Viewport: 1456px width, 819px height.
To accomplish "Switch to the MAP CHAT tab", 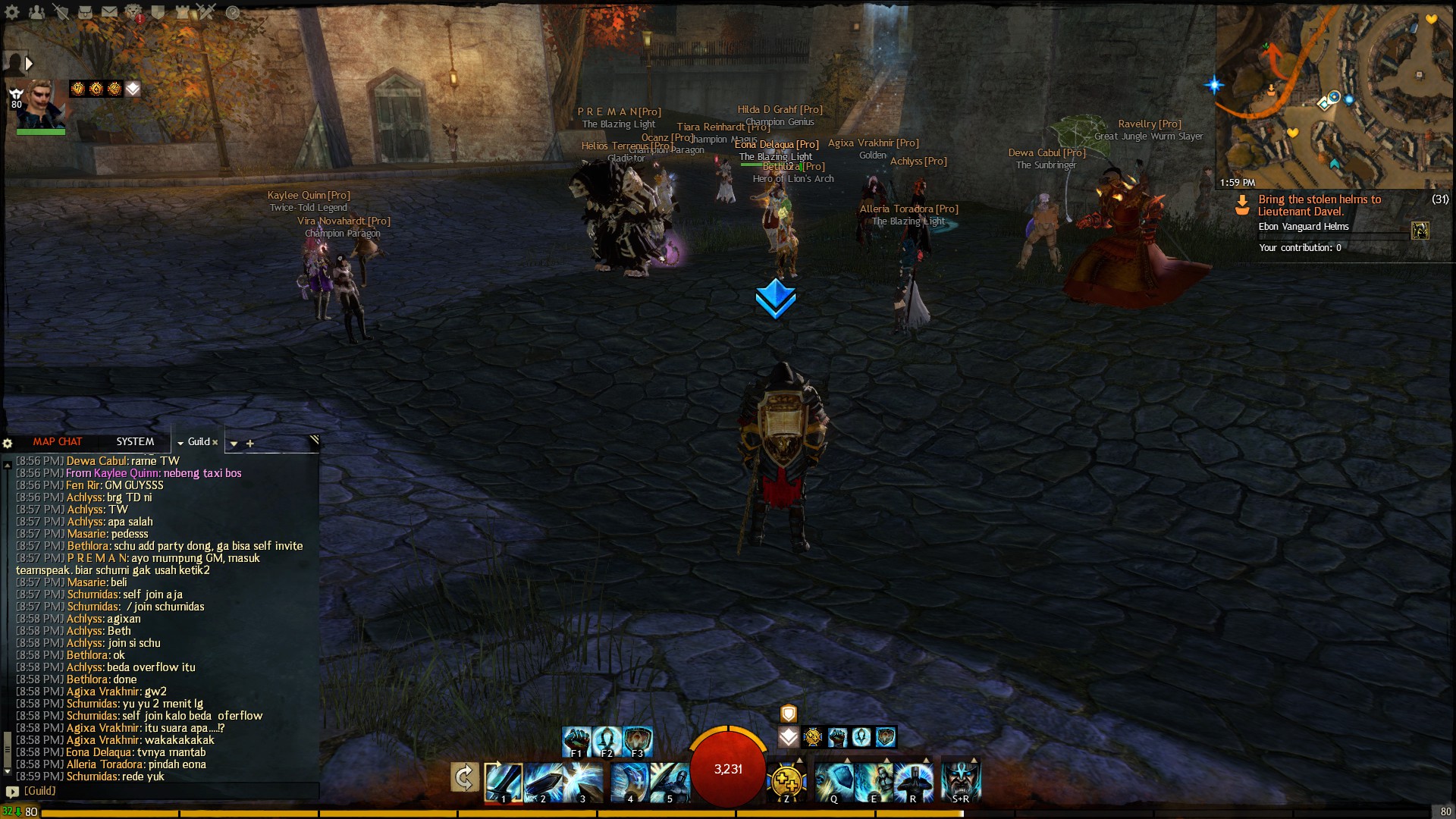I will [x=58, y=441].
